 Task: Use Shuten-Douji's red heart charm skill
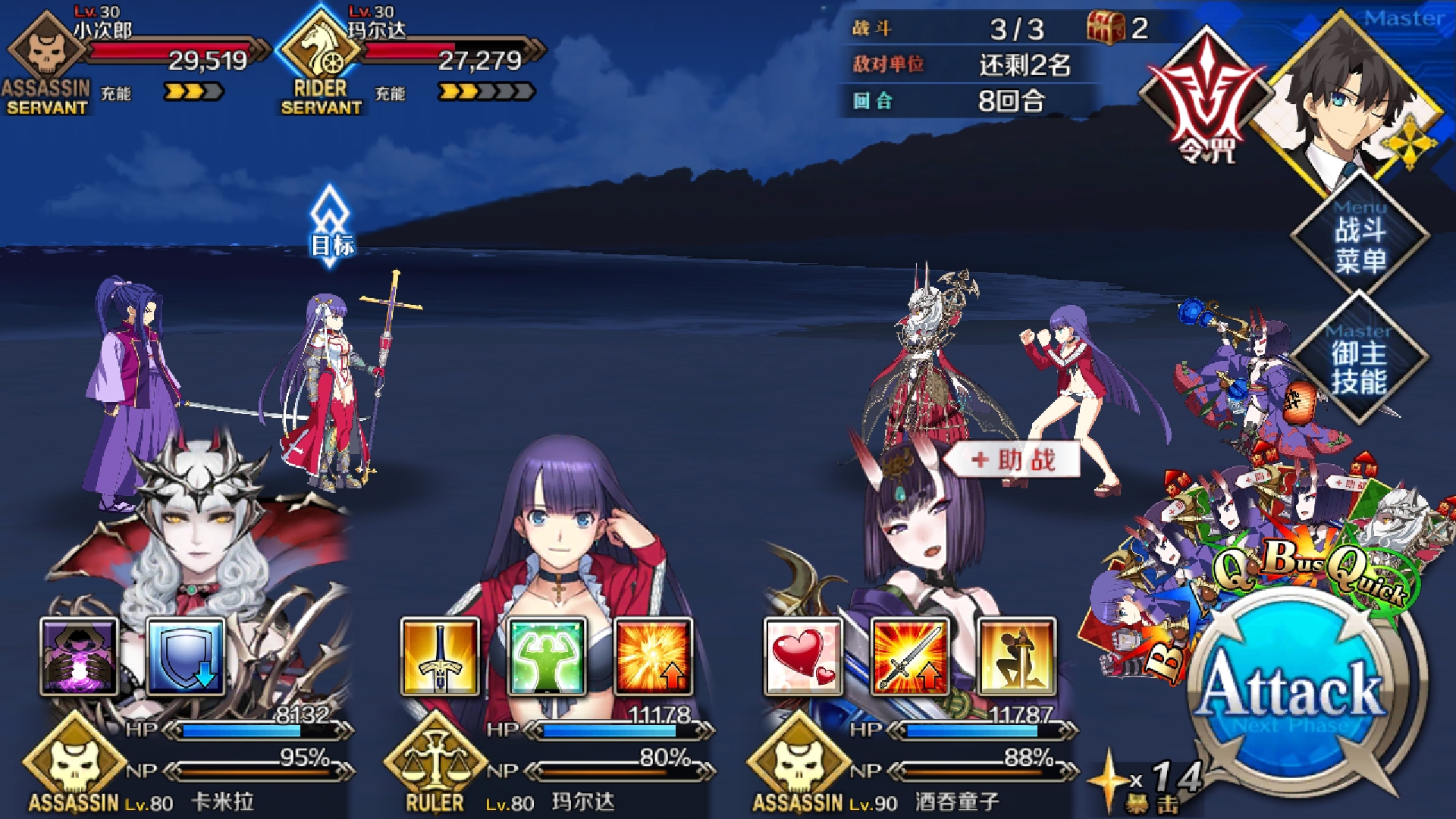804,657
